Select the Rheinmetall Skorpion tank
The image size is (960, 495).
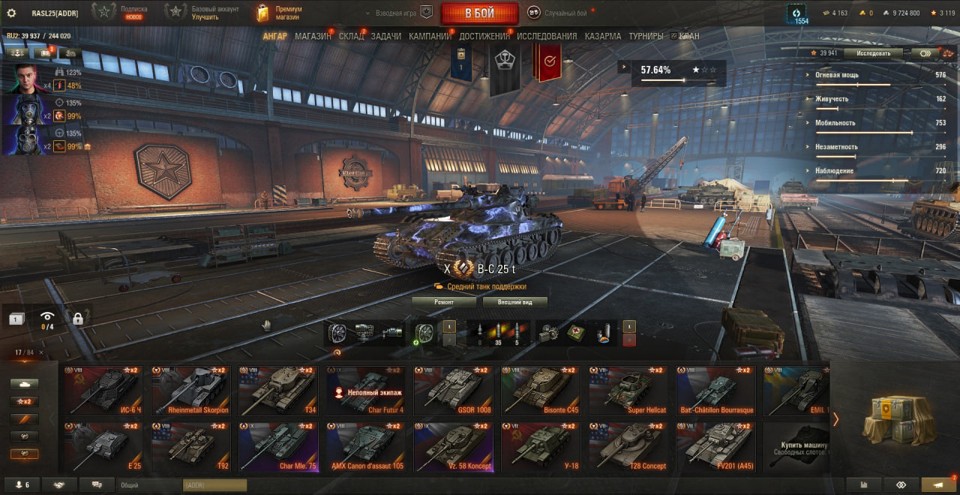190,390
